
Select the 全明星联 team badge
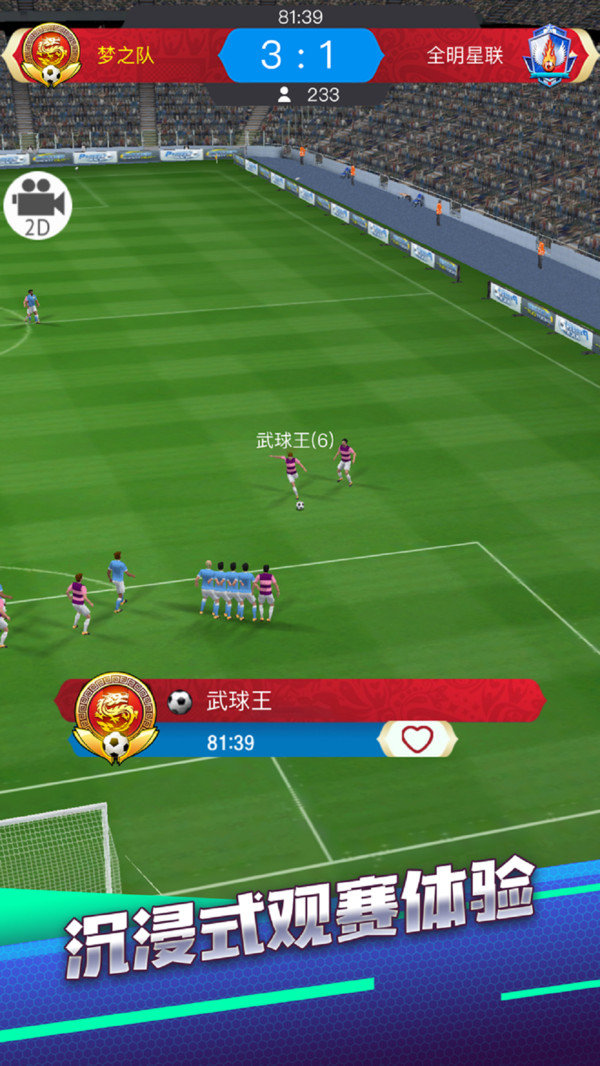coord(547,54)
